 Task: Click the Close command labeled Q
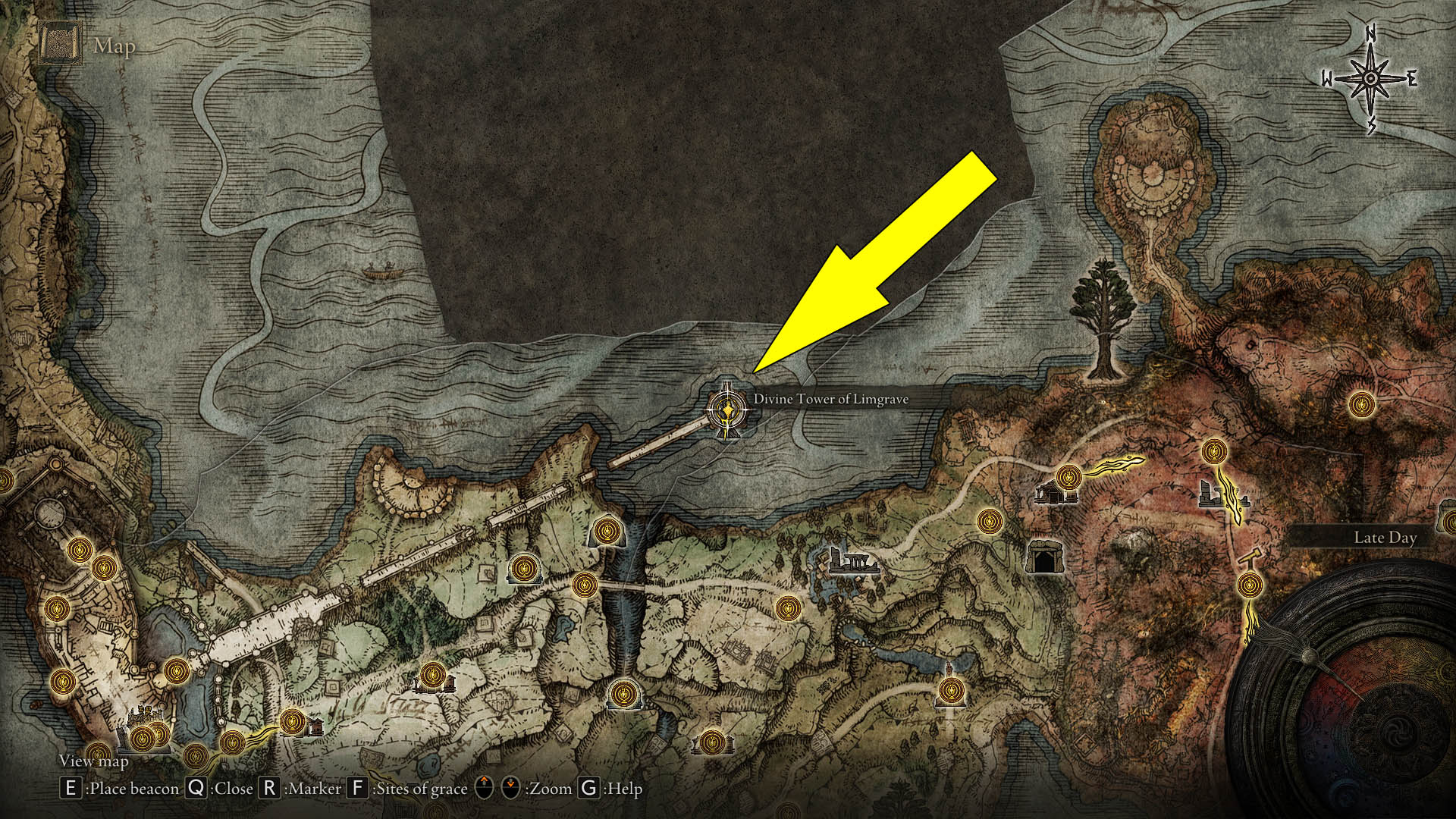195,789
